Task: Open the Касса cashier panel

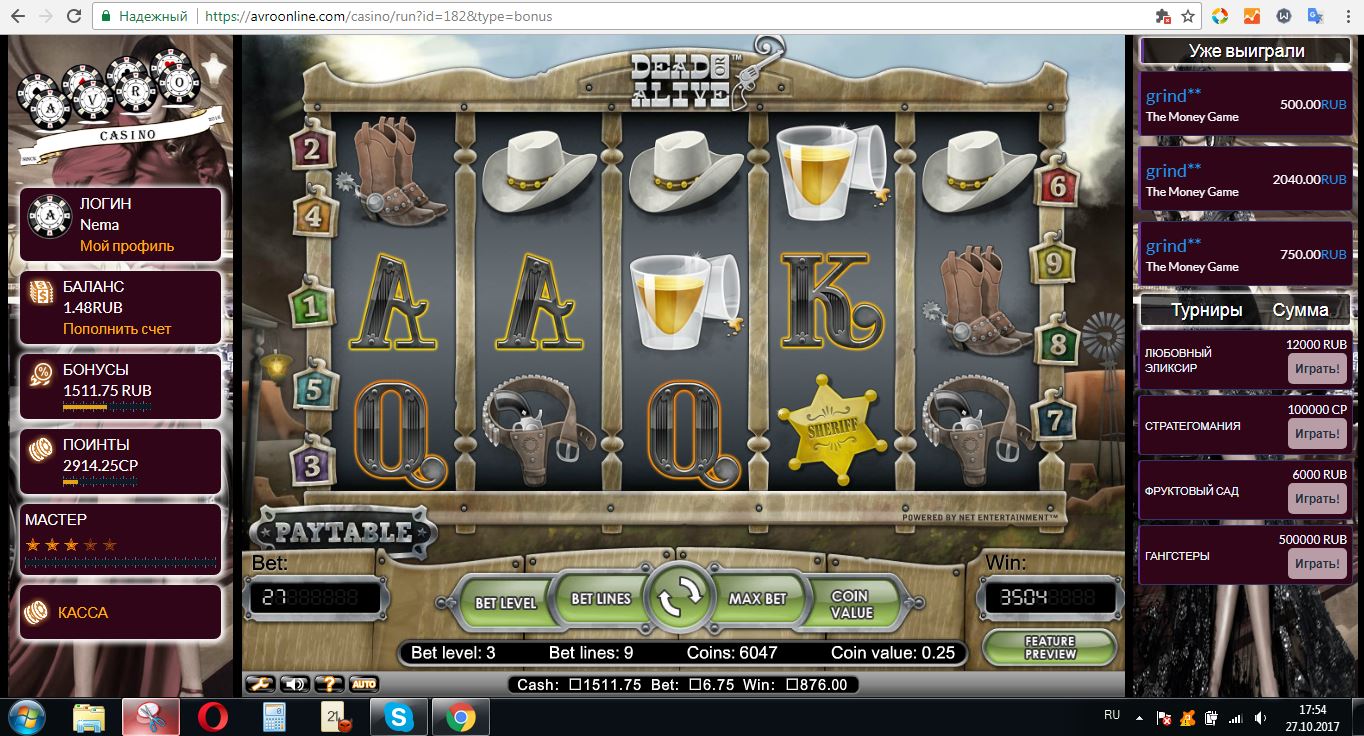Action: 83,612
